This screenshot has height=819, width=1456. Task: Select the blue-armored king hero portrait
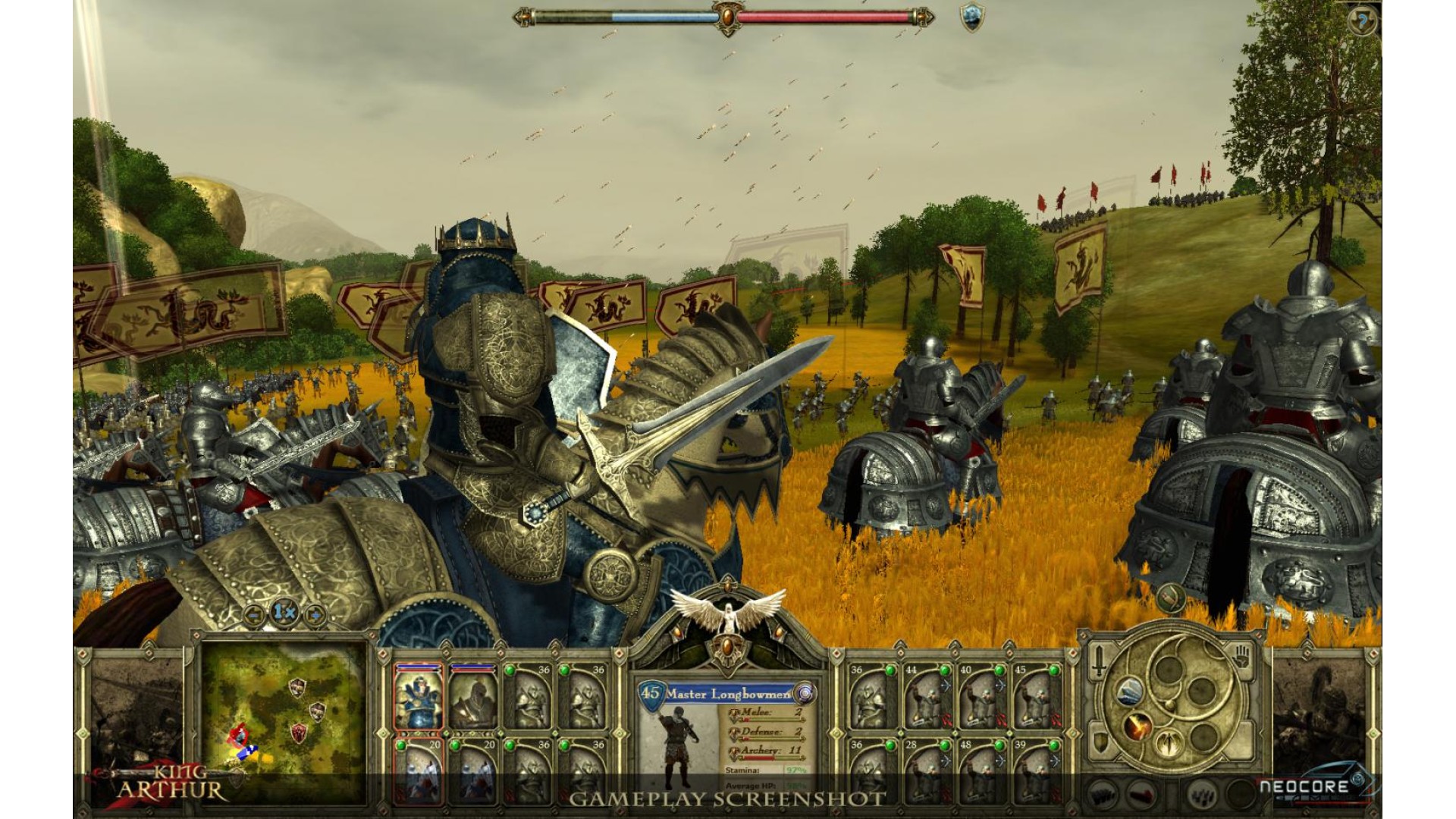coord(418,697)
